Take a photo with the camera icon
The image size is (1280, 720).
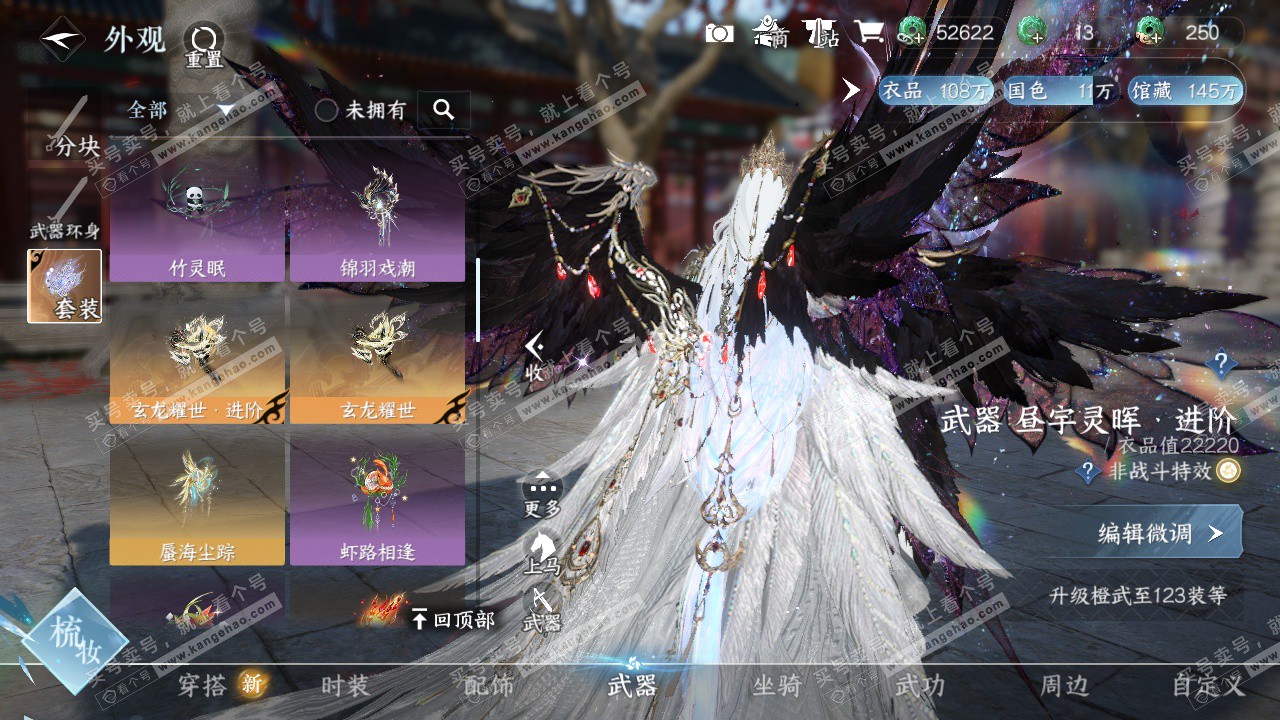point(719,33)
